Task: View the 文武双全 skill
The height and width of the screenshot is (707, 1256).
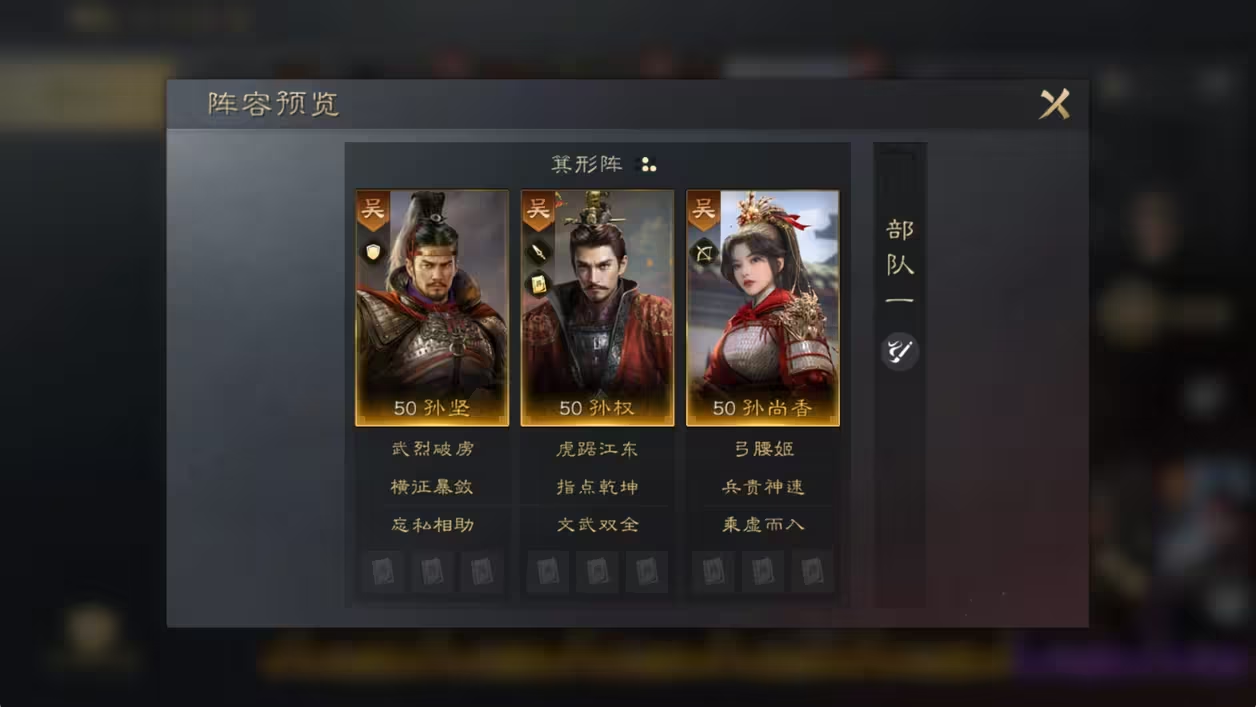Action: [597, 524]
